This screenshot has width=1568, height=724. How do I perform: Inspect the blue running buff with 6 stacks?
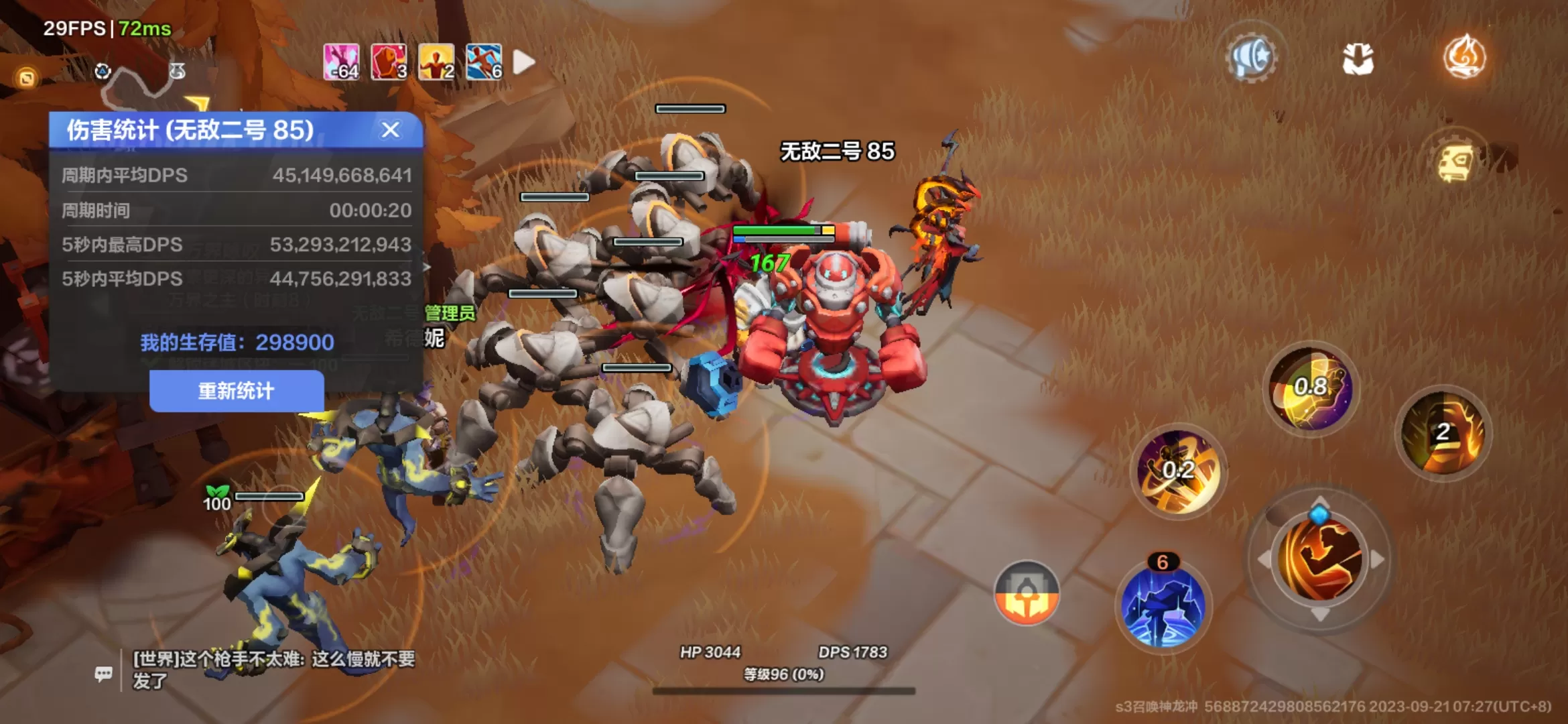coord(484,62)
